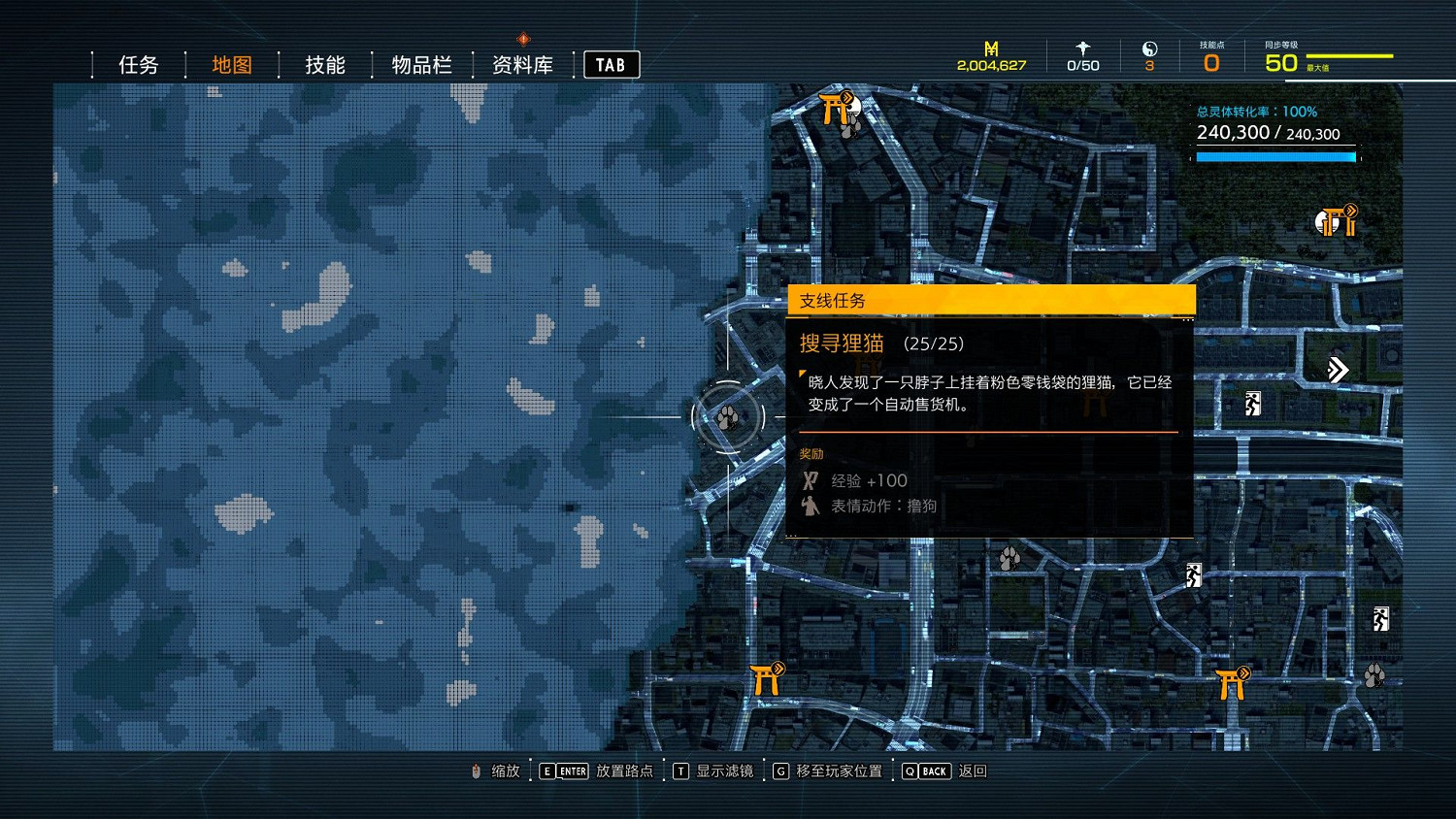Open the 资料库 tab
The image size is (1456, 819).
[x=521, y=63]
